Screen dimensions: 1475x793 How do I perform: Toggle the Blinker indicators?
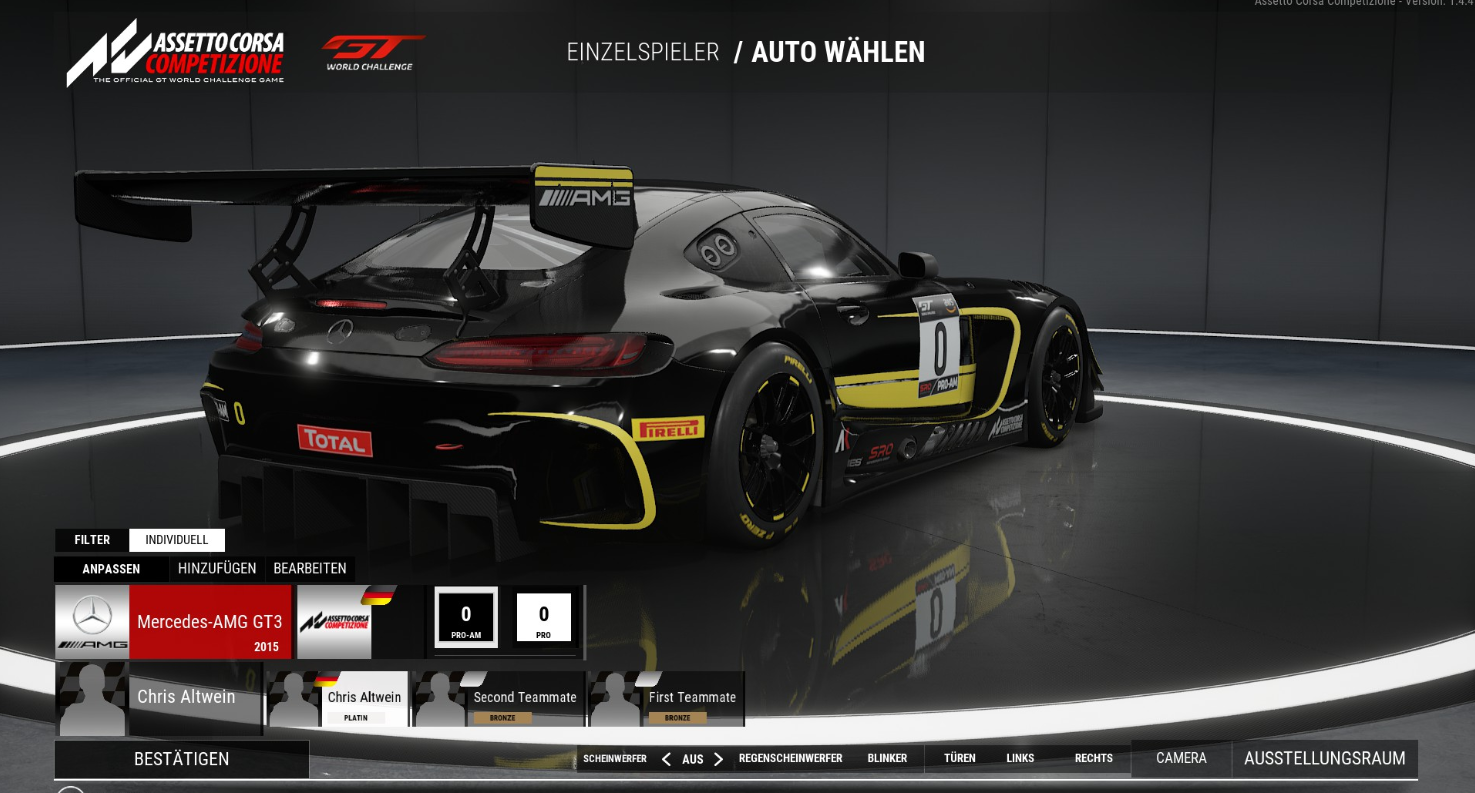887,759
